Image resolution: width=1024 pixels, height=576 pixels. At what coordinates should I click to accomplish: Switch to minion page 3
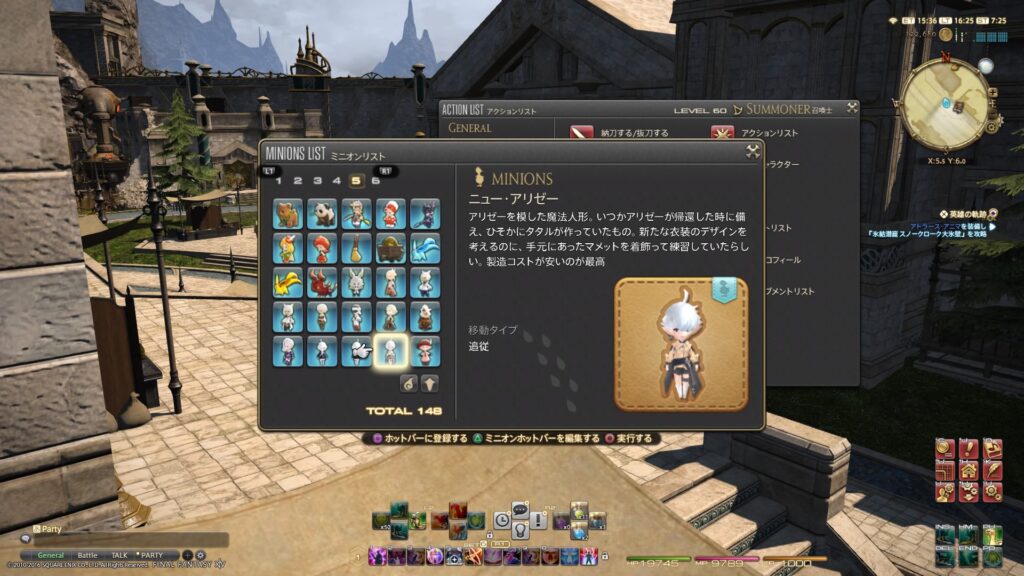pos(317,181)
